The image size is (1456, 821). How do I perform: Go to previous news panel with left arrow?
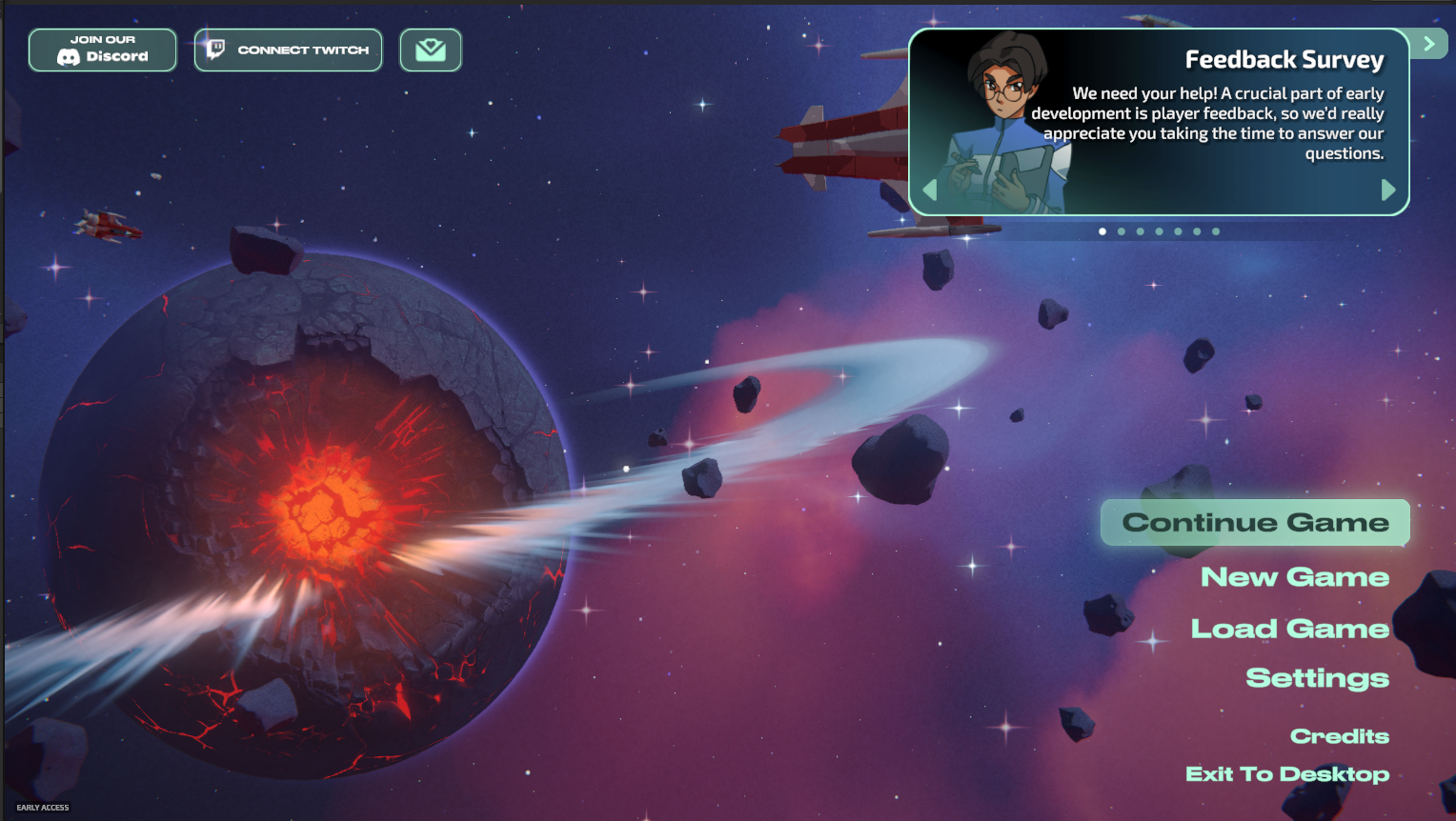tap(930, 190)
